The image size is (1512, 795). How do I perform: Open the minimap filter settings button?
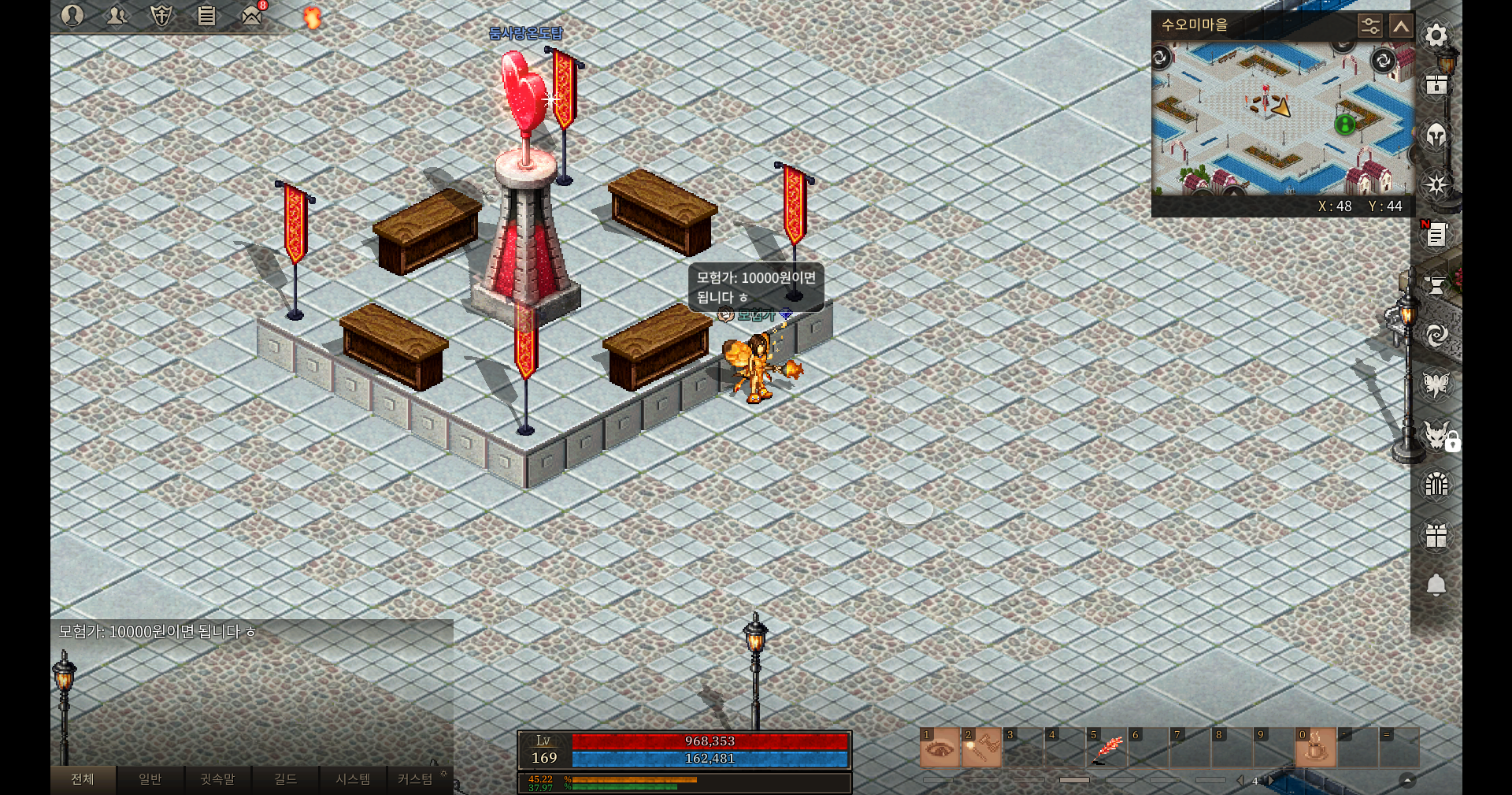pyautogui.click(x=1369, y=26)
